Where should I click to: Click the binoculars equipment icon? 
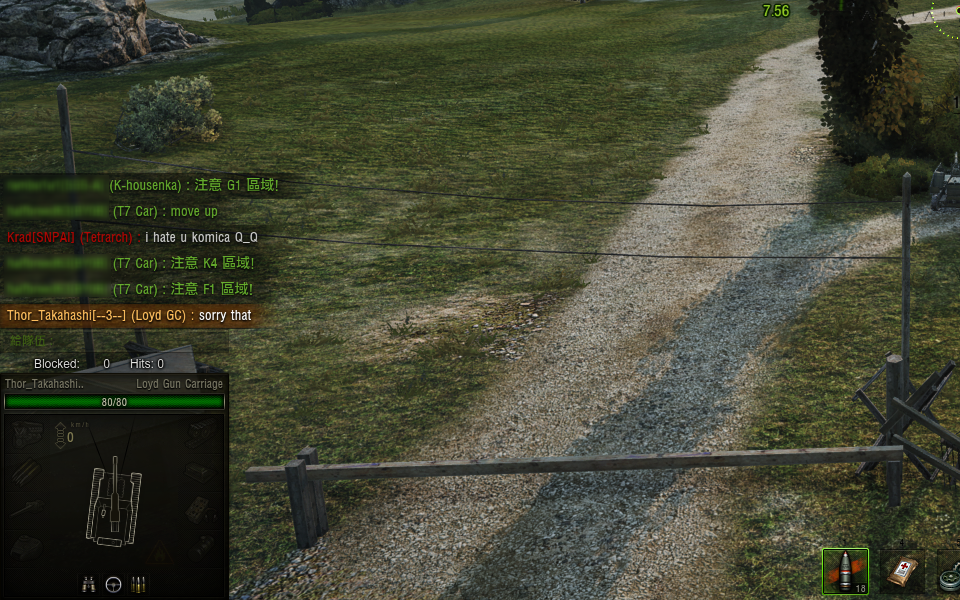pyautogui.click(x=88, y=582)
